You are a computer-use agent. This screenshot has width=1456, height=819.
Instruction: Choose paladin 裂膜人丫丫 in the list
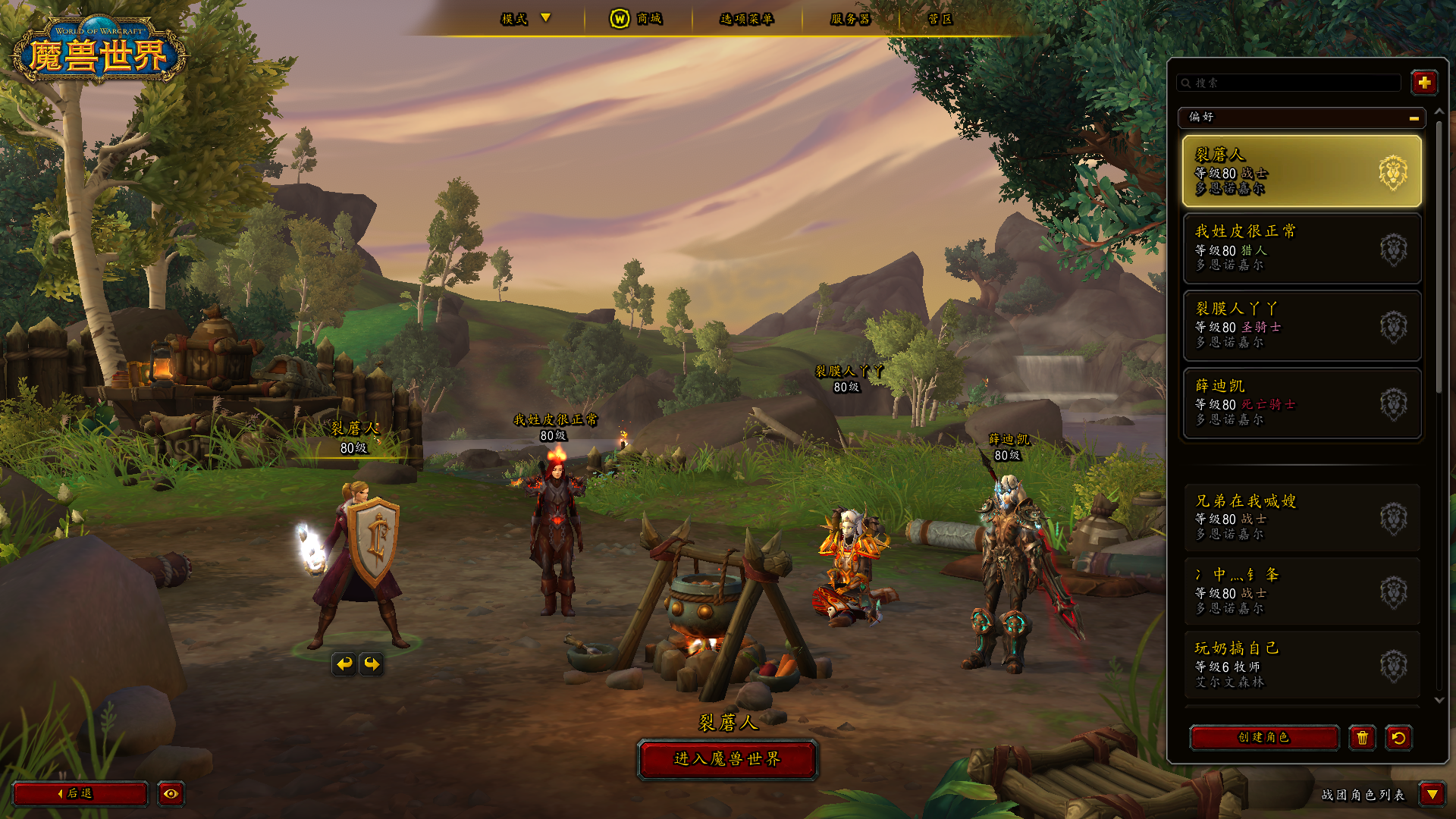tap(1301, 325)
